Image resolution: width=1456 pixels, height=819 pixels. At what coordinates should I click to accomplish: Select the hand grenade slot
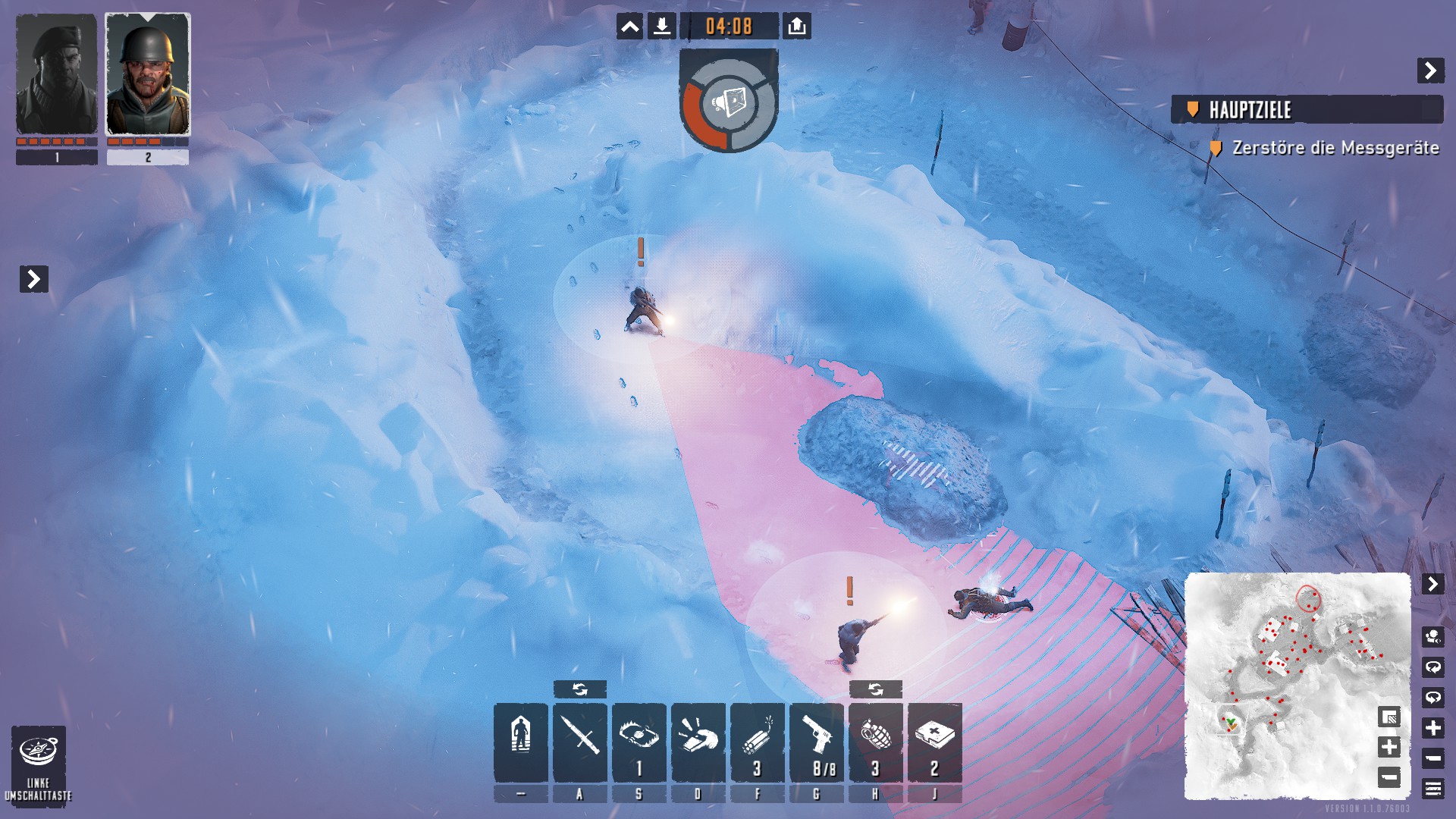tap(876, 742)
